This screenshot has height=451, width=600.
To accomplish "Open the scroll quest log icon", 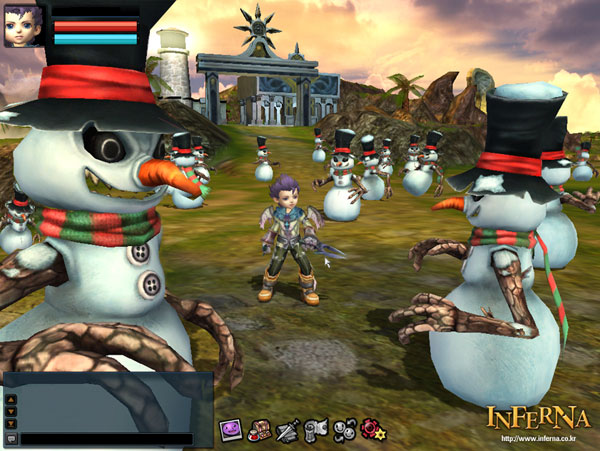I will pos(317,430).
